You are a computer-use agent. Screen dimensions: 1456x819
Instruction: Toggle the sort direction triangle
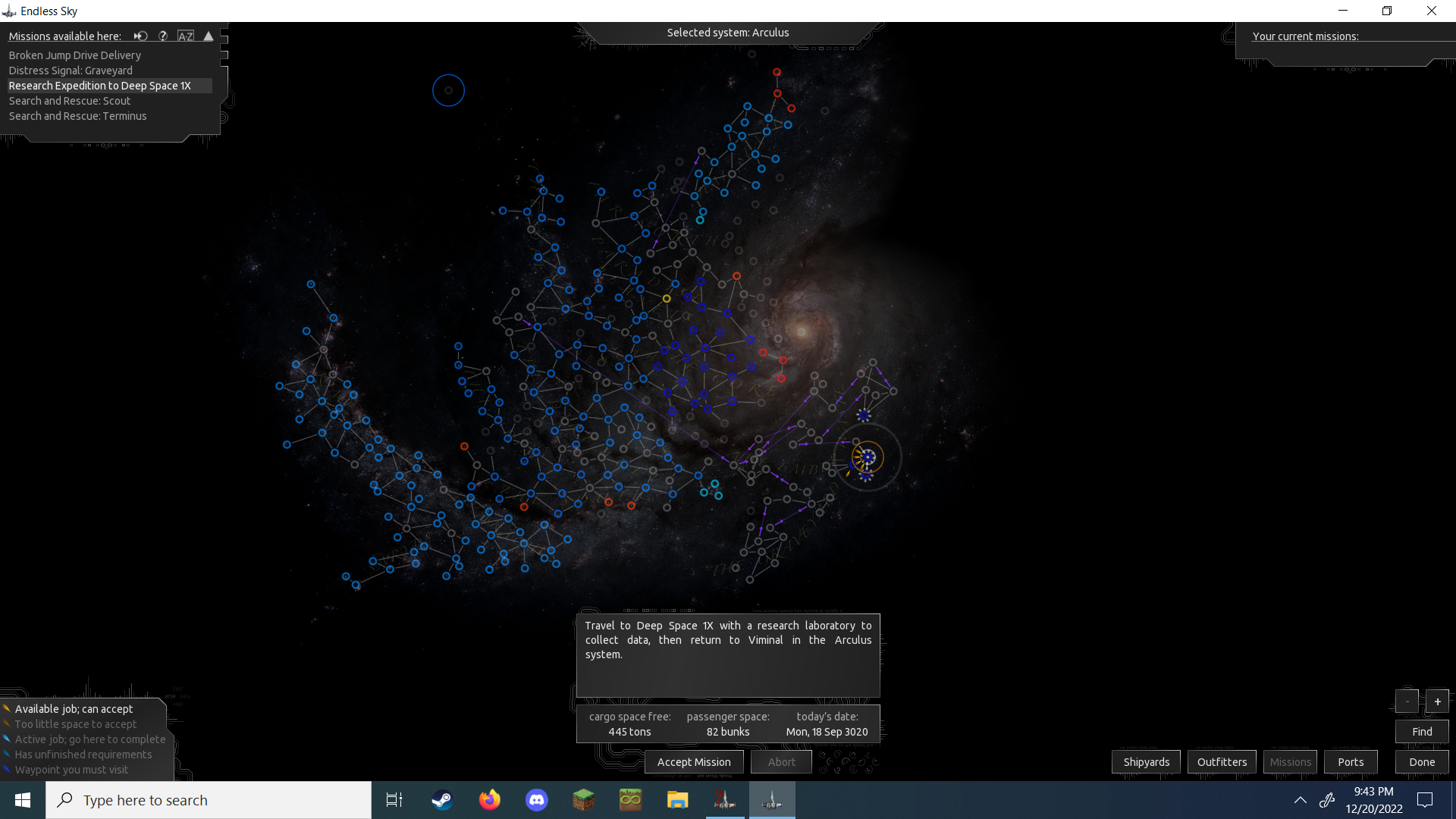(209, 36)
